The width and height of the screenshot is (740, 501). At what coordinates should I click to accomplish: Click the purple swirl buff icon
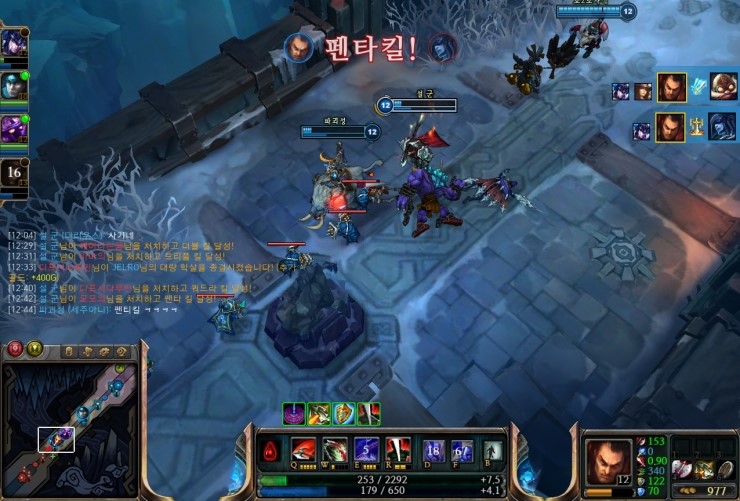294,413
